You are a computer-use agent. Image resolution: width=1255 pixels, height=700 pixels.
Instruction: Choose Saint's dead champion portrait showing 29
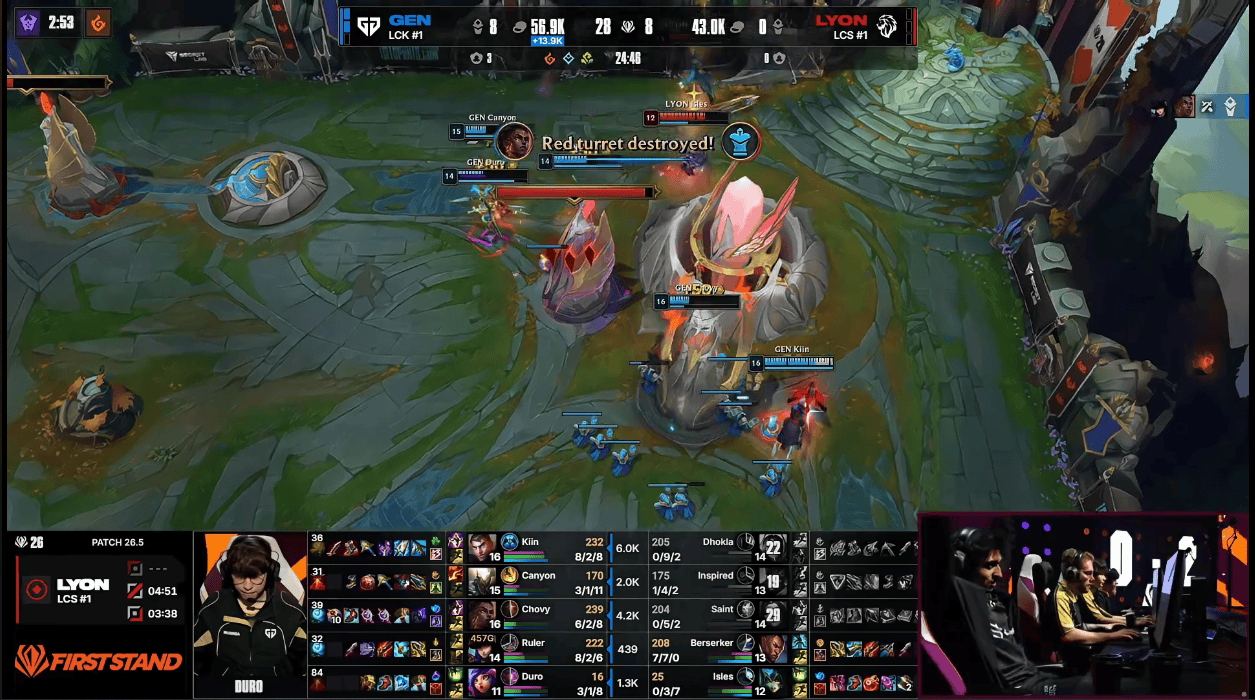[x=772, y=615]
